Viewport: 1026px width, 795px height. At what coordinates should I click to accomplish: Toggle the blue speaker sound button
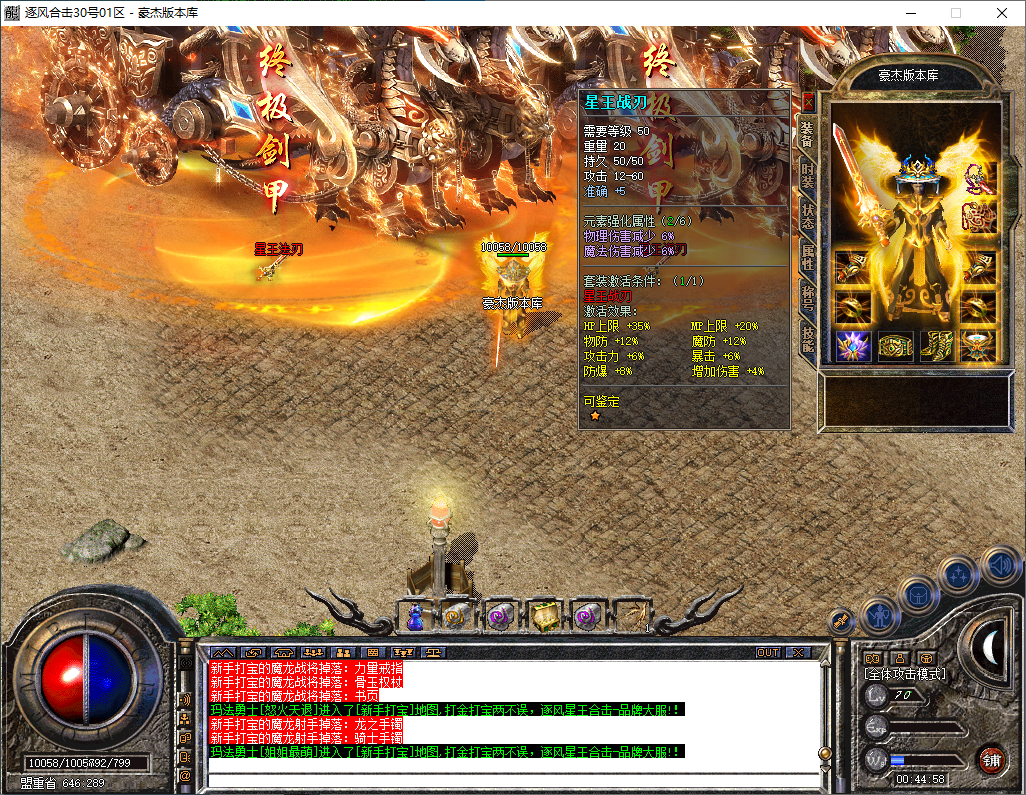click(999, 566)
